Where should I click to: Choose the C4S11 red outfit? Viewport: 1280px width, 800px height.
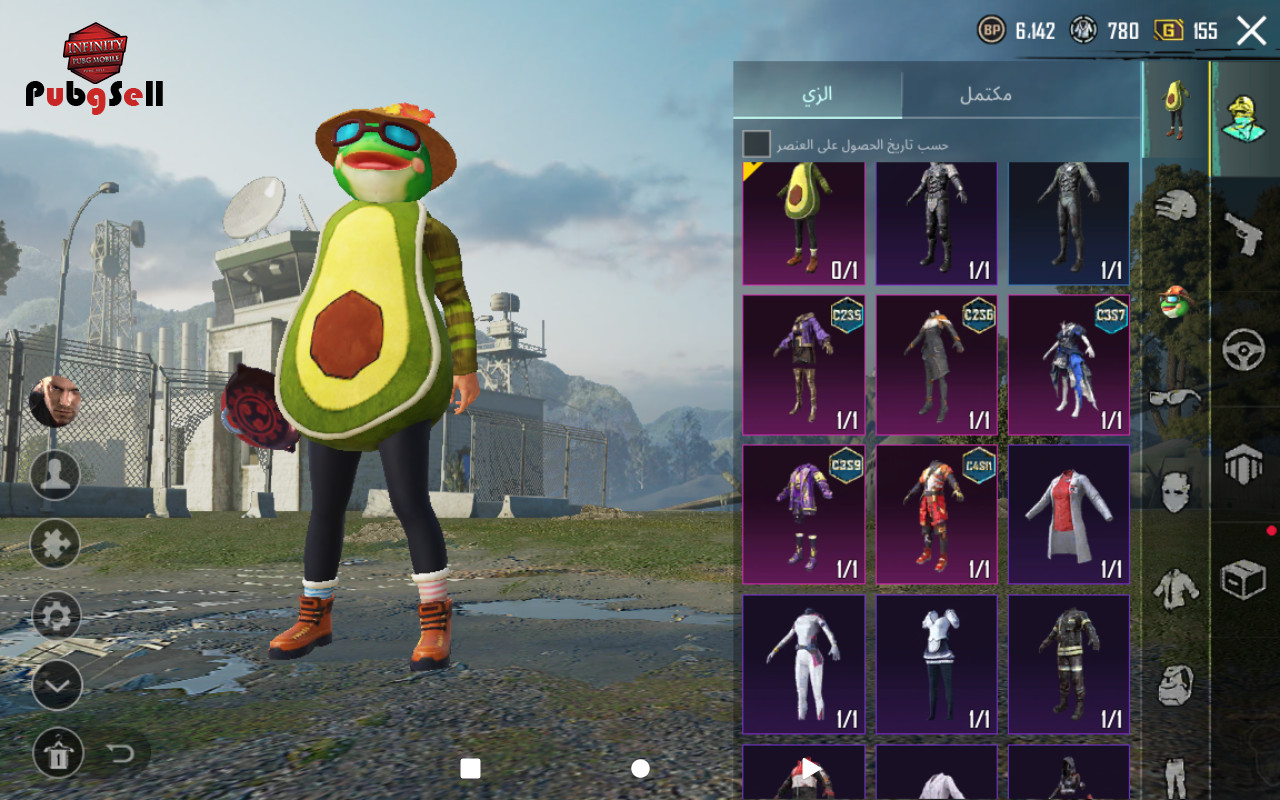(936, 515)
